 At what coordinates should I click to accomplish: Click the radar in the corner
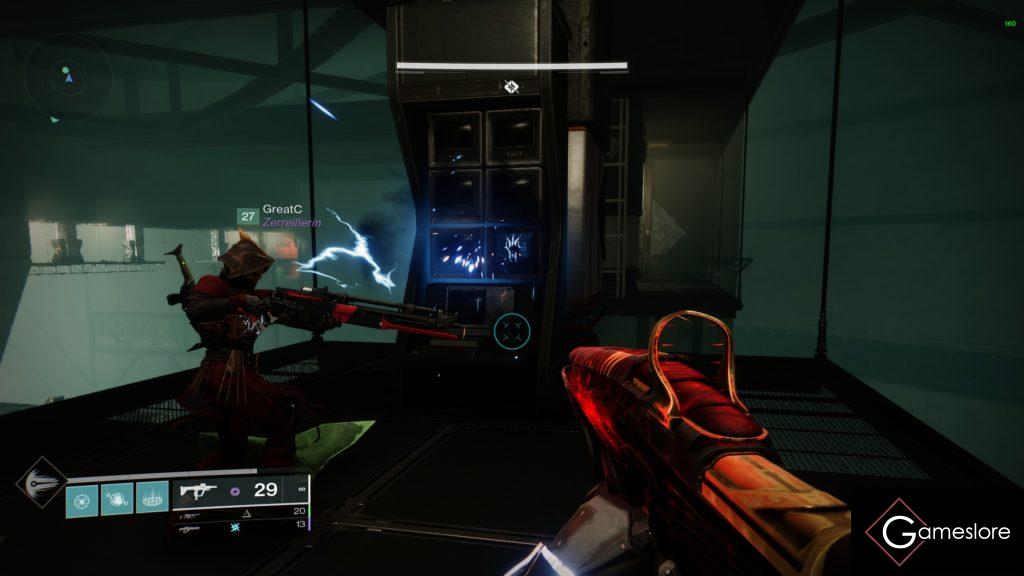[68, 76]
